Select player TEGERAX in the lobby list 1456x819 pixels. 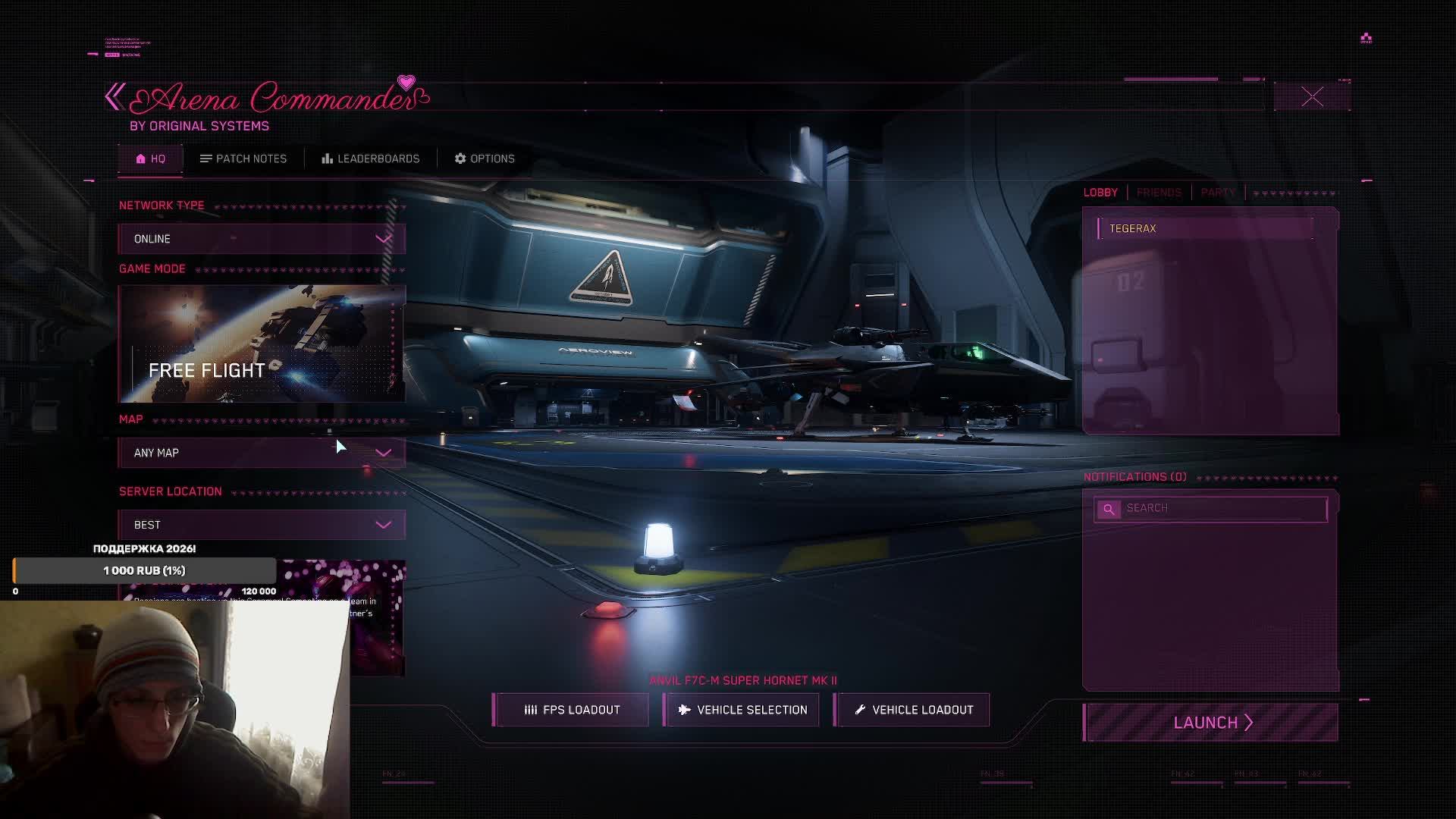click(1206, 228)
